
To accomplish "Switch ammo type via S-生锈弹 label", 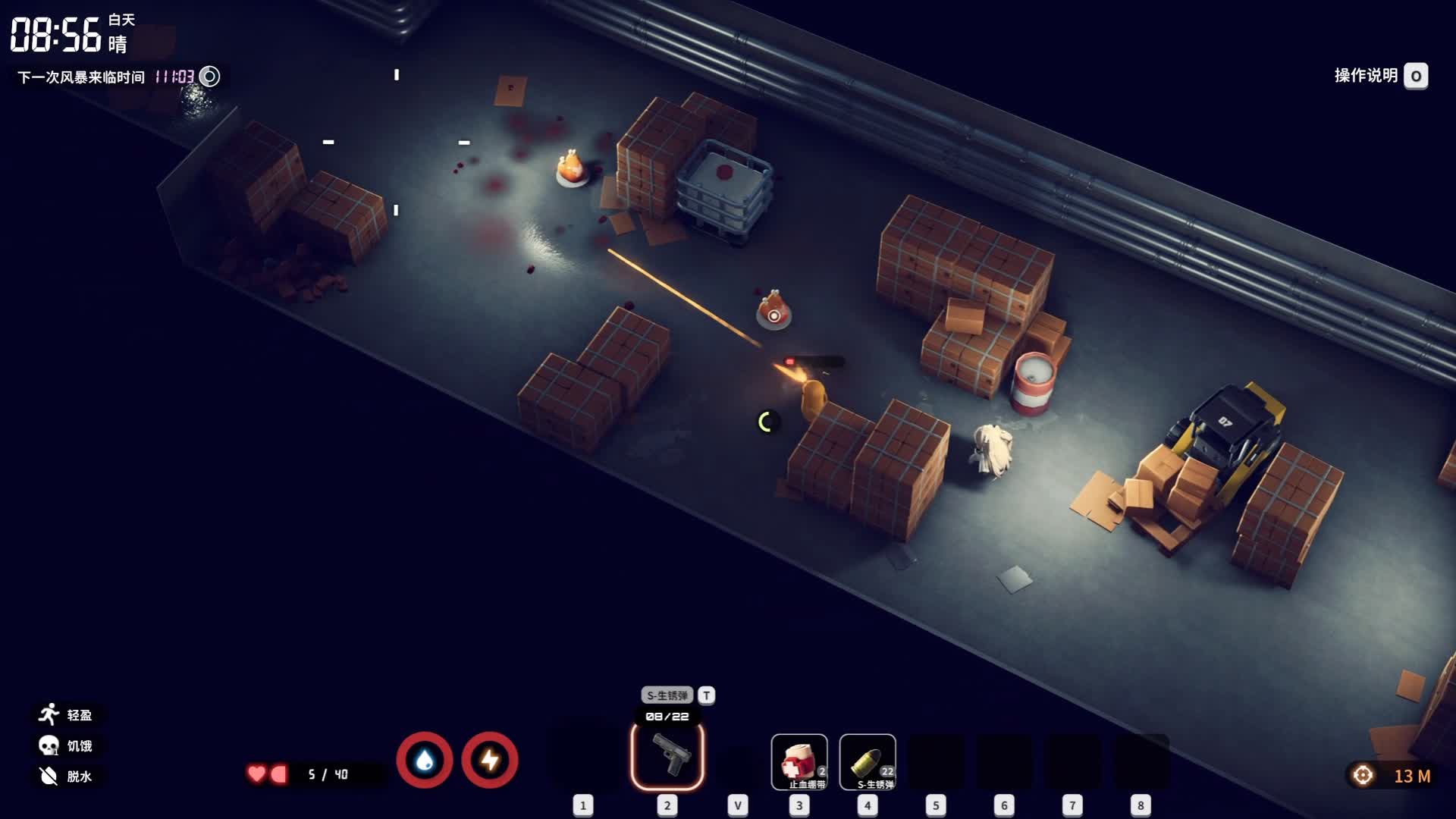I will [667, 695].
